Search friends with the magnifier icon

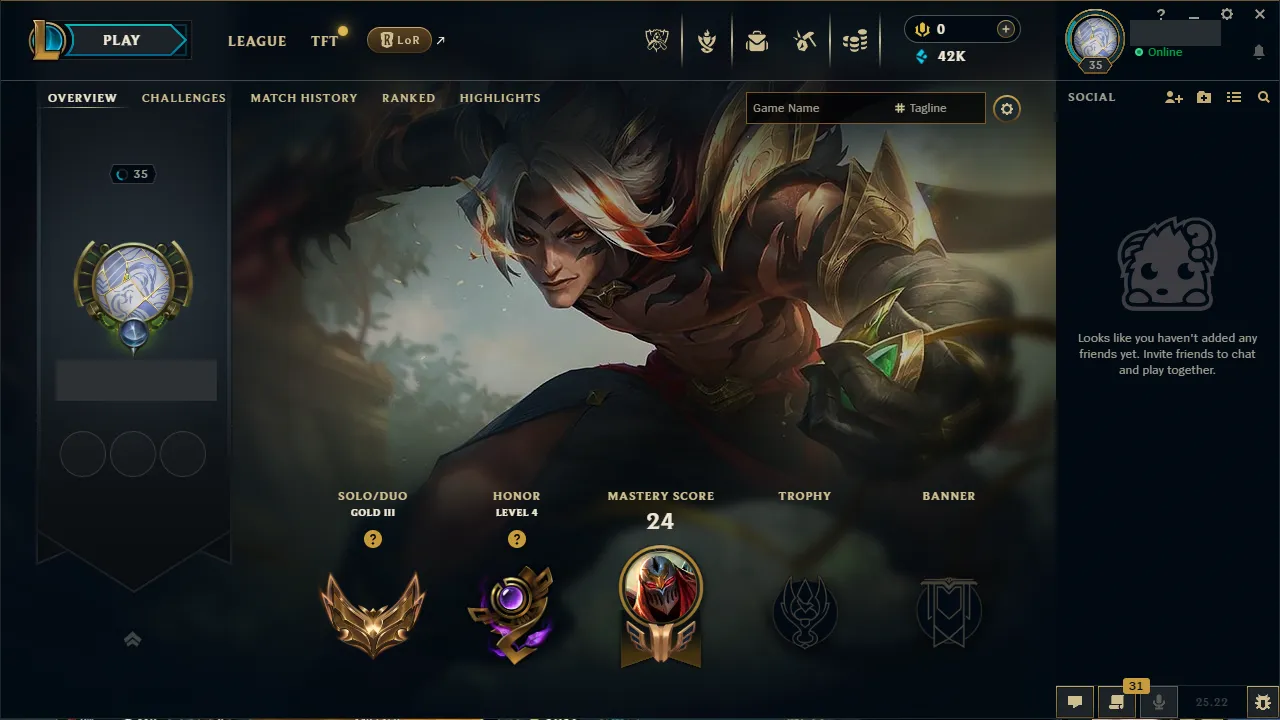[x=1263, y=97]
